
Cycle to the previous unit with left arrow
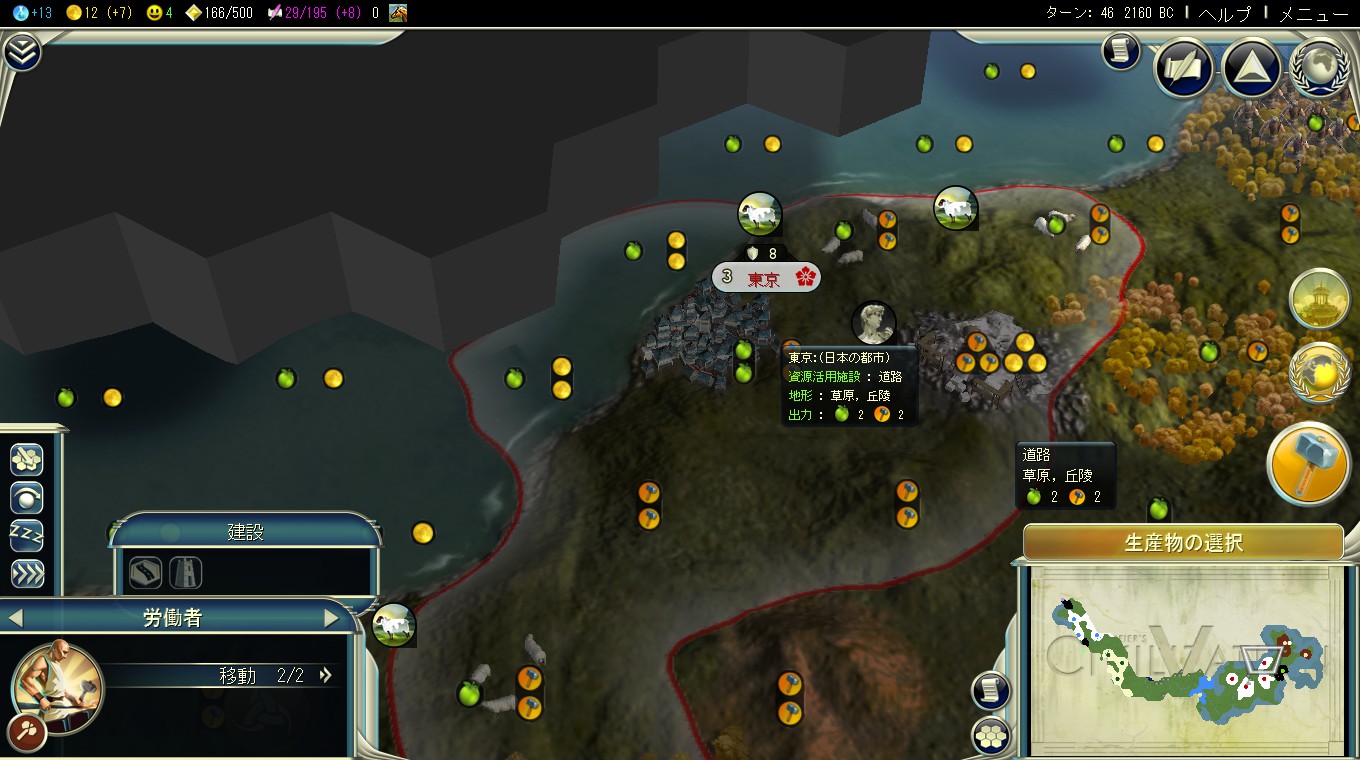click(x=15, y=618)
